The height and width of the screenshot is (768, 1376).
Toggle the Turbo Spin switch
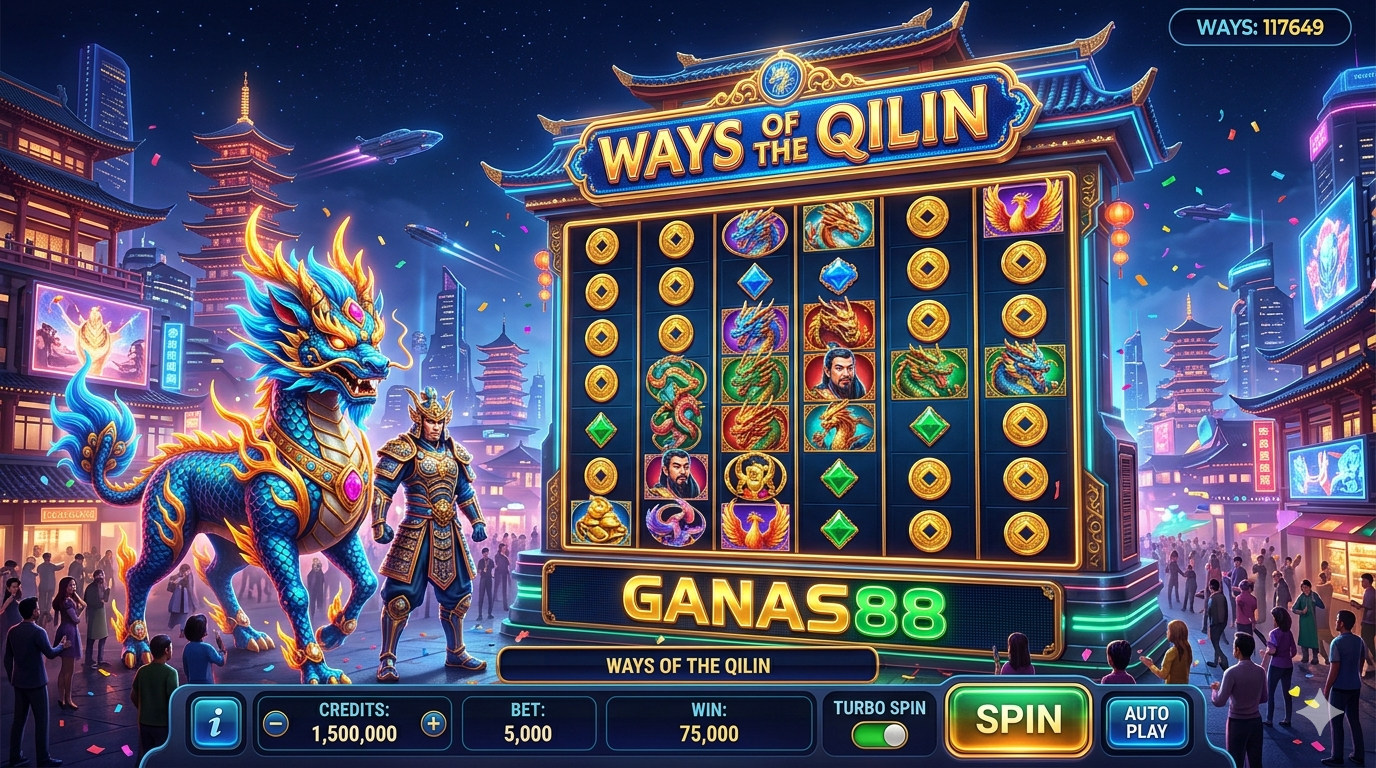click(x=880, y=735)
